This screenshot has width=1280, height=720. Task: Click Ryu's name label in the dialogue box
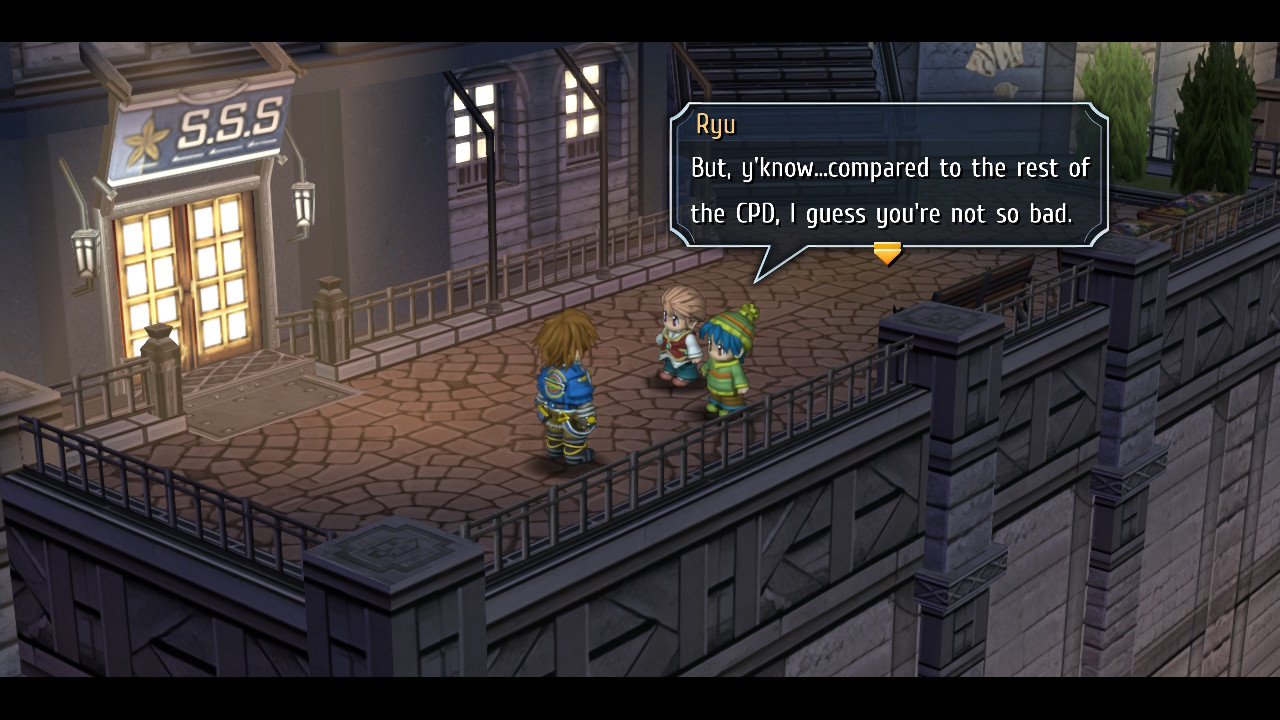pos(717,125)
